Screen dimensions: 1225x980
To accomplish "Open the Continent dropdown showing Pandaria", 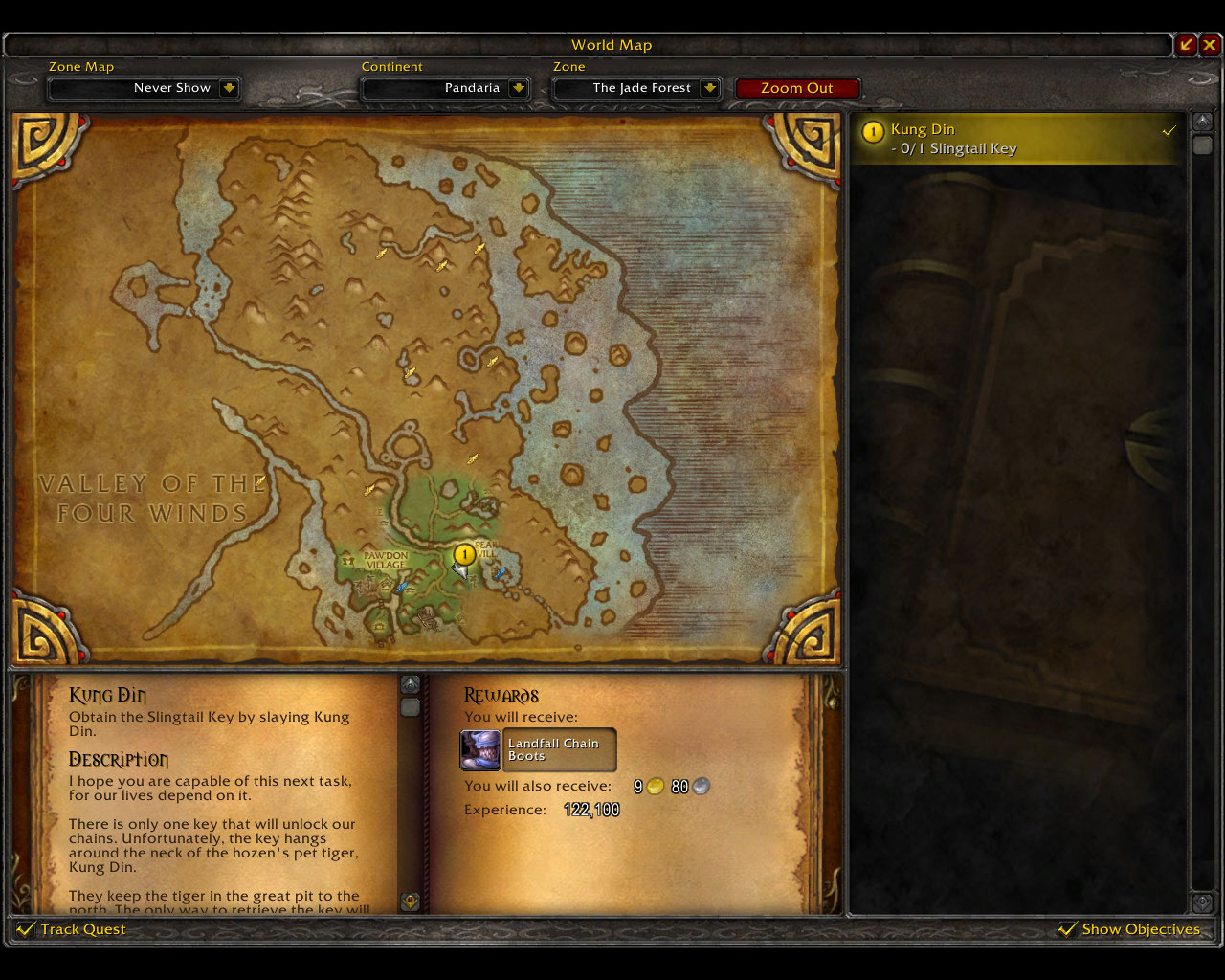I will pos(519,88).
